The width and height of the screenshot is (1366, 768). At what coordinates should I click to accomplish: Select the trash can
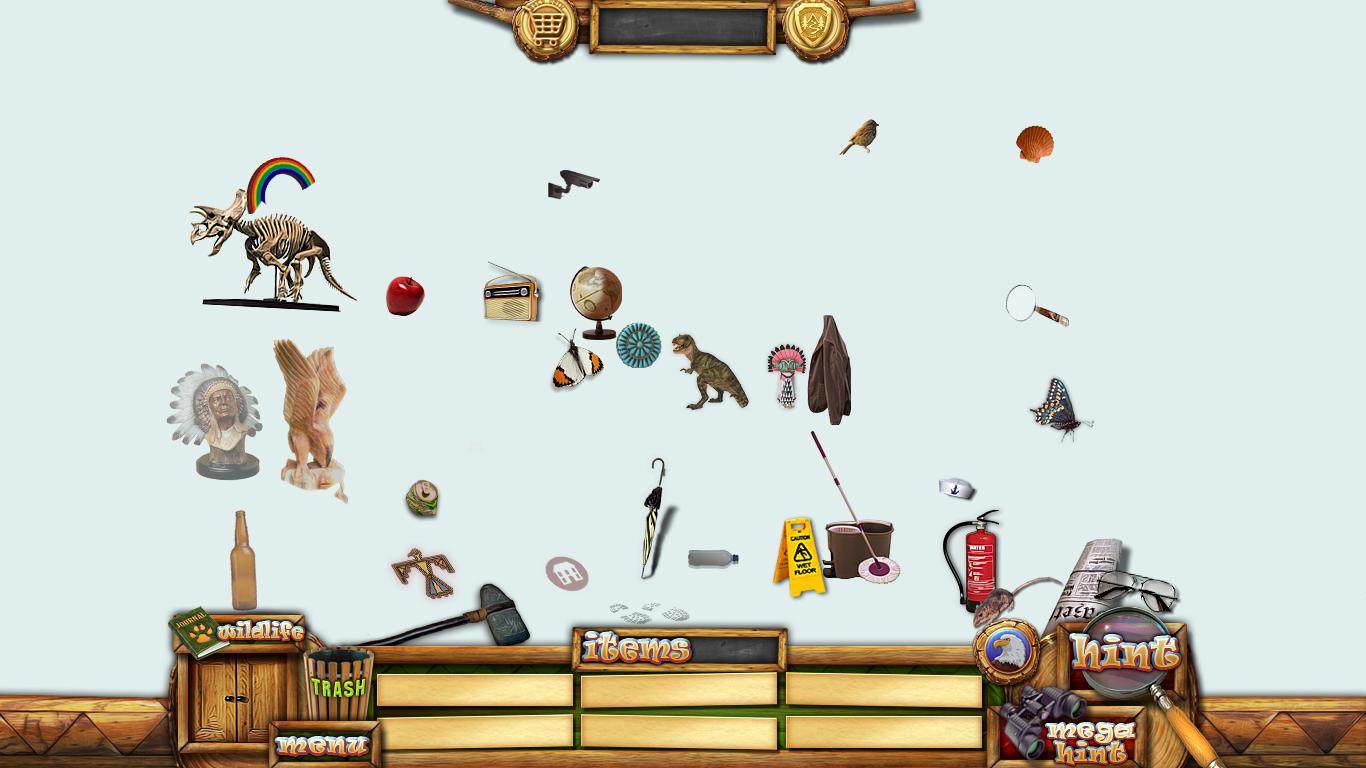click(338, 684)
